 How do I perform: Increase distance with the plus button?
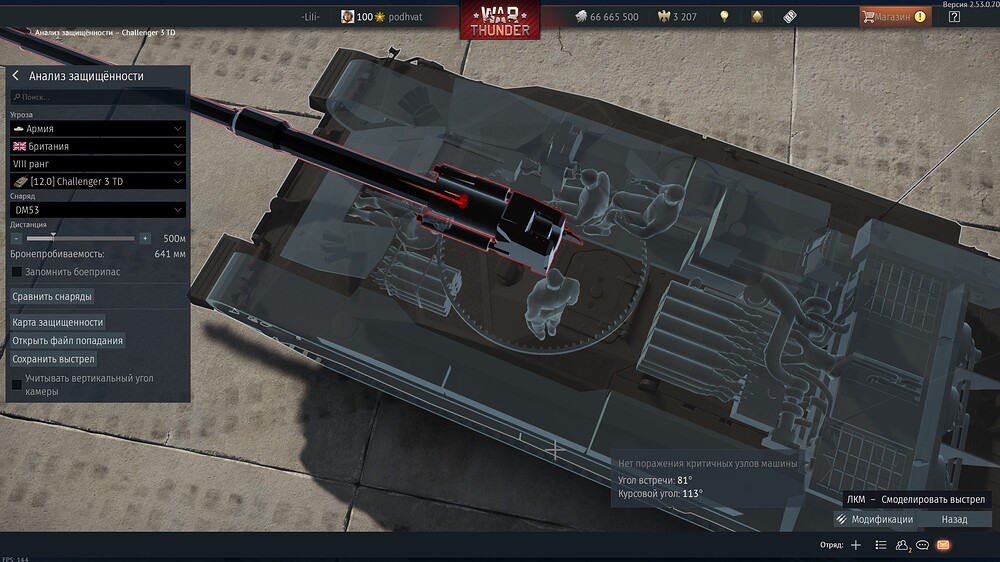145,239
